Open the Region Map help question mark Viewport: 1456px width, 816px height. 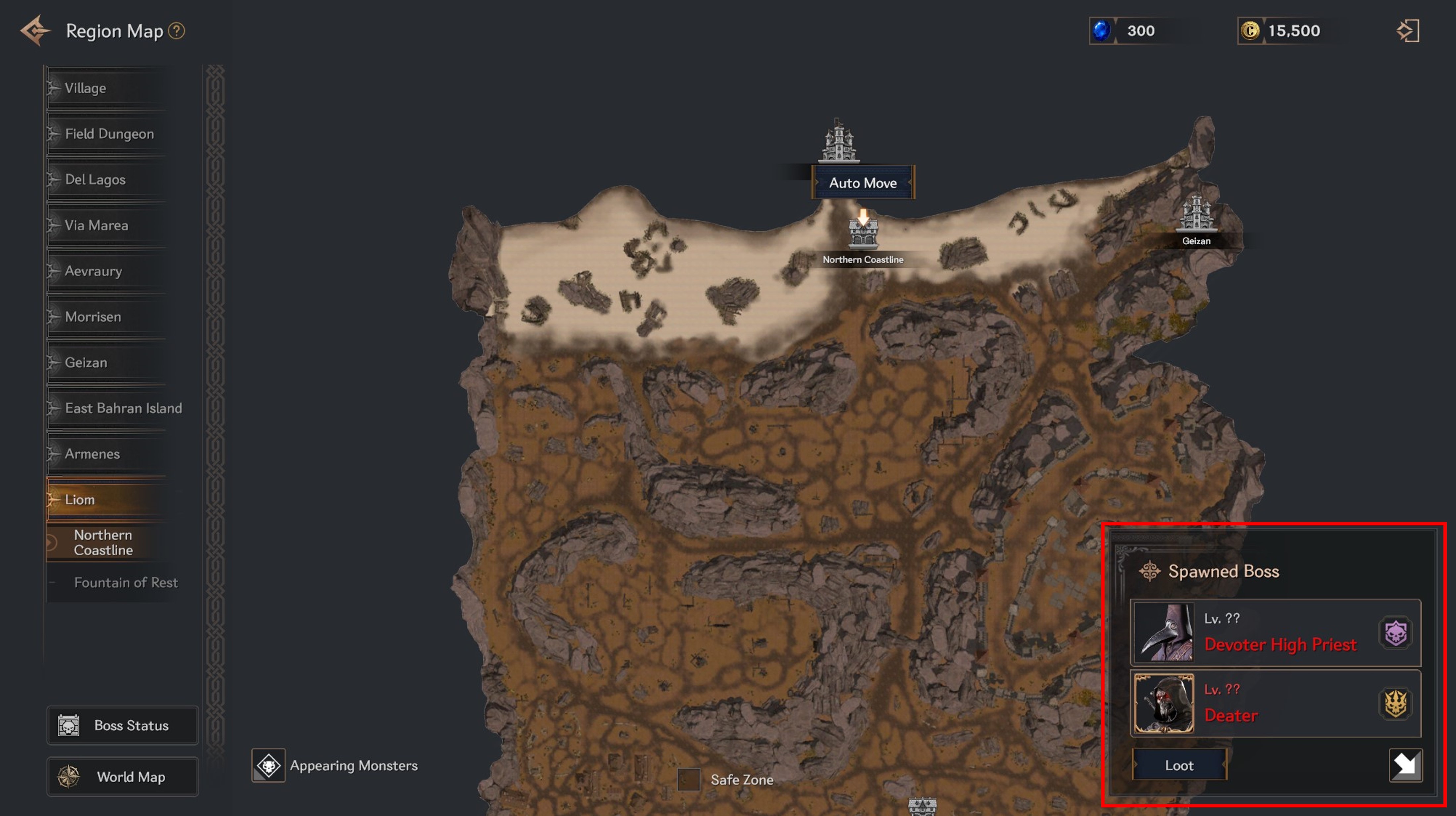(x=177, y=30)
